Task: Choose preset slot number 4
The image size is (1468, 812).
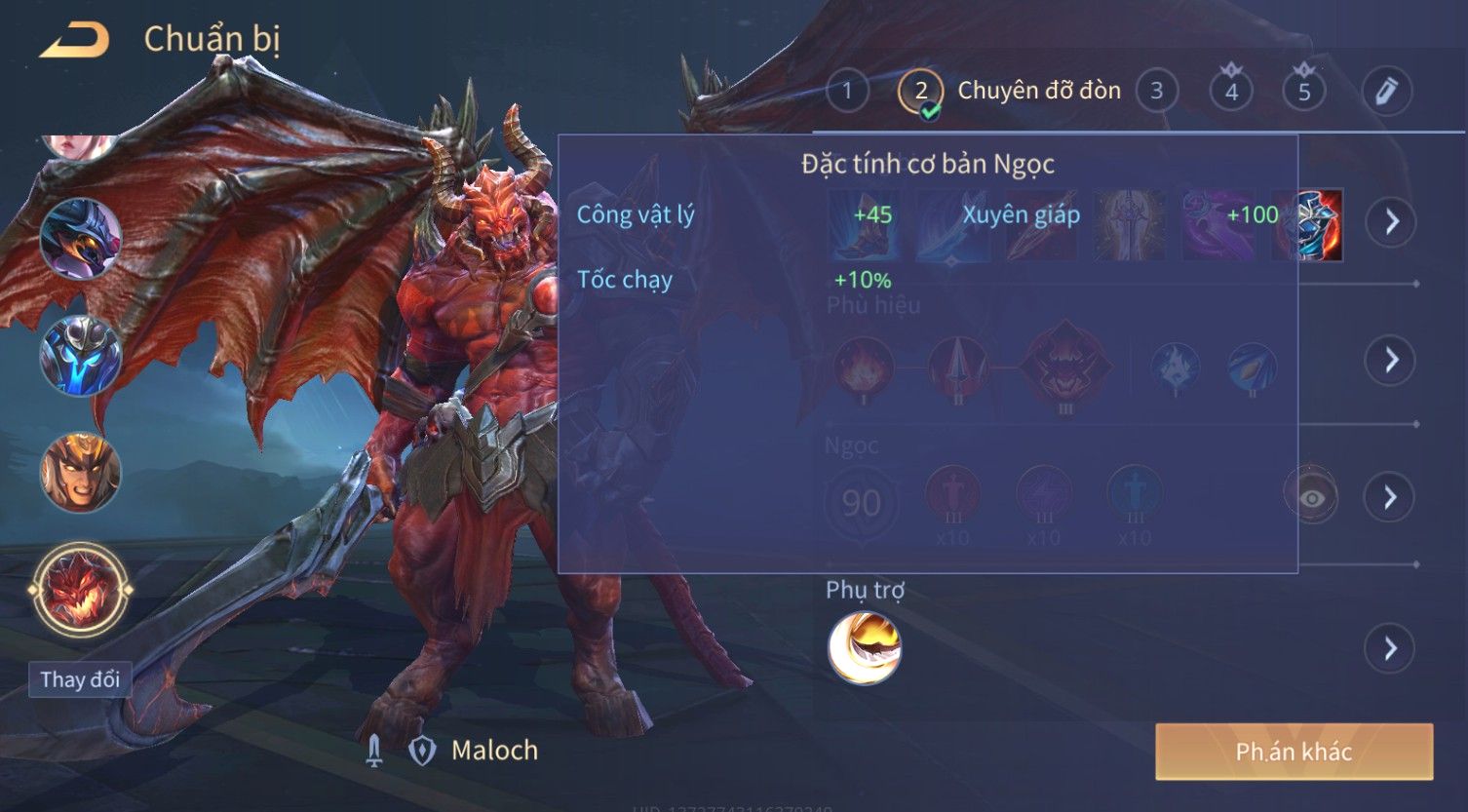Action: 1231,92
